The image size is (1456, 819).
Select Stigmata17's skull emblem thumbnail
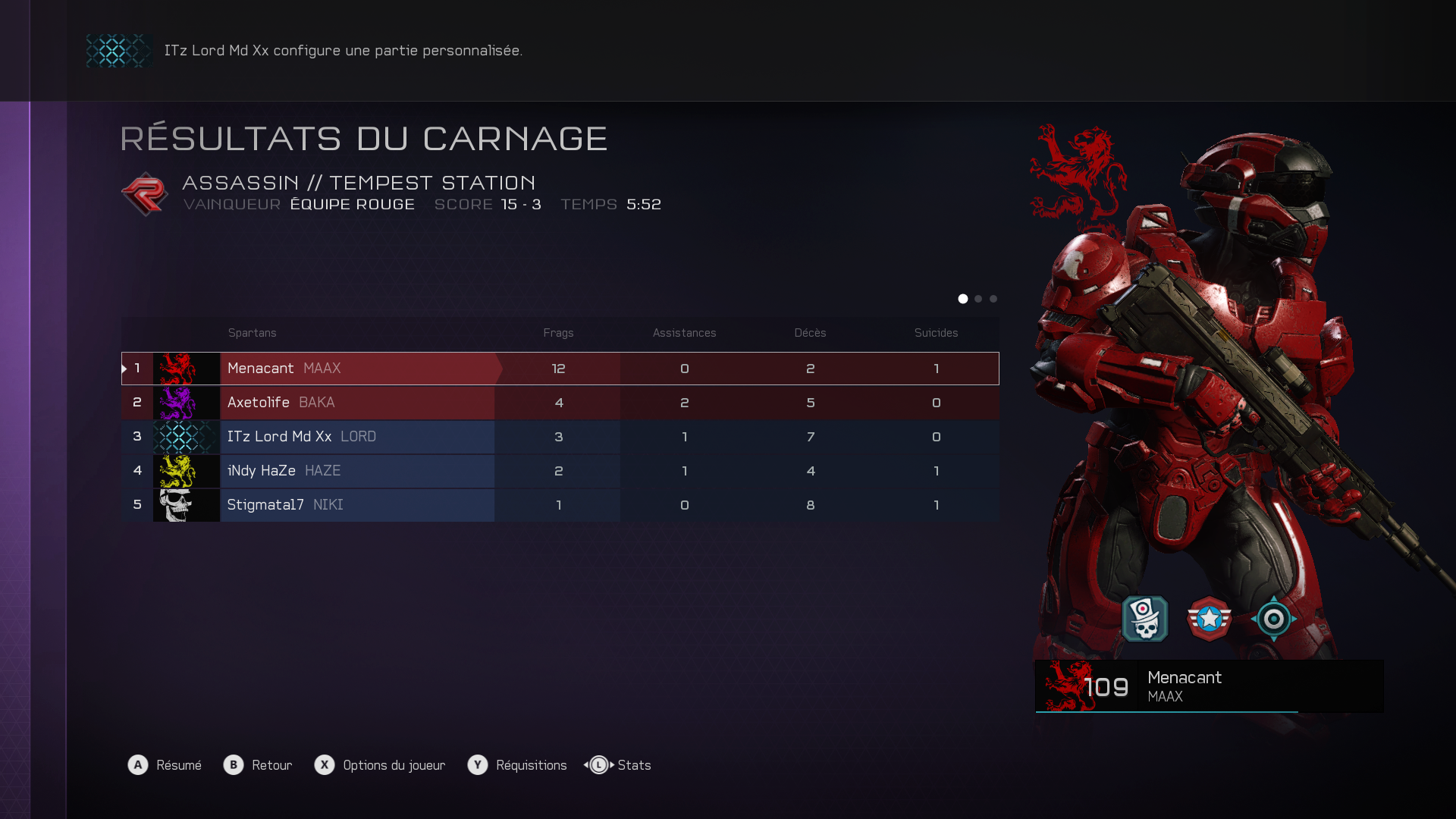(186, 505)
